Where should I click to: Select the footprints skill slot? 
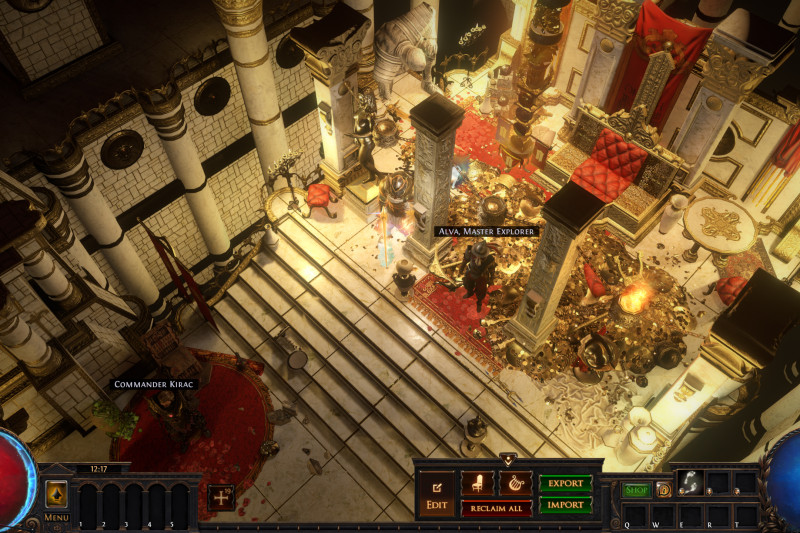(x=692, y=482)
